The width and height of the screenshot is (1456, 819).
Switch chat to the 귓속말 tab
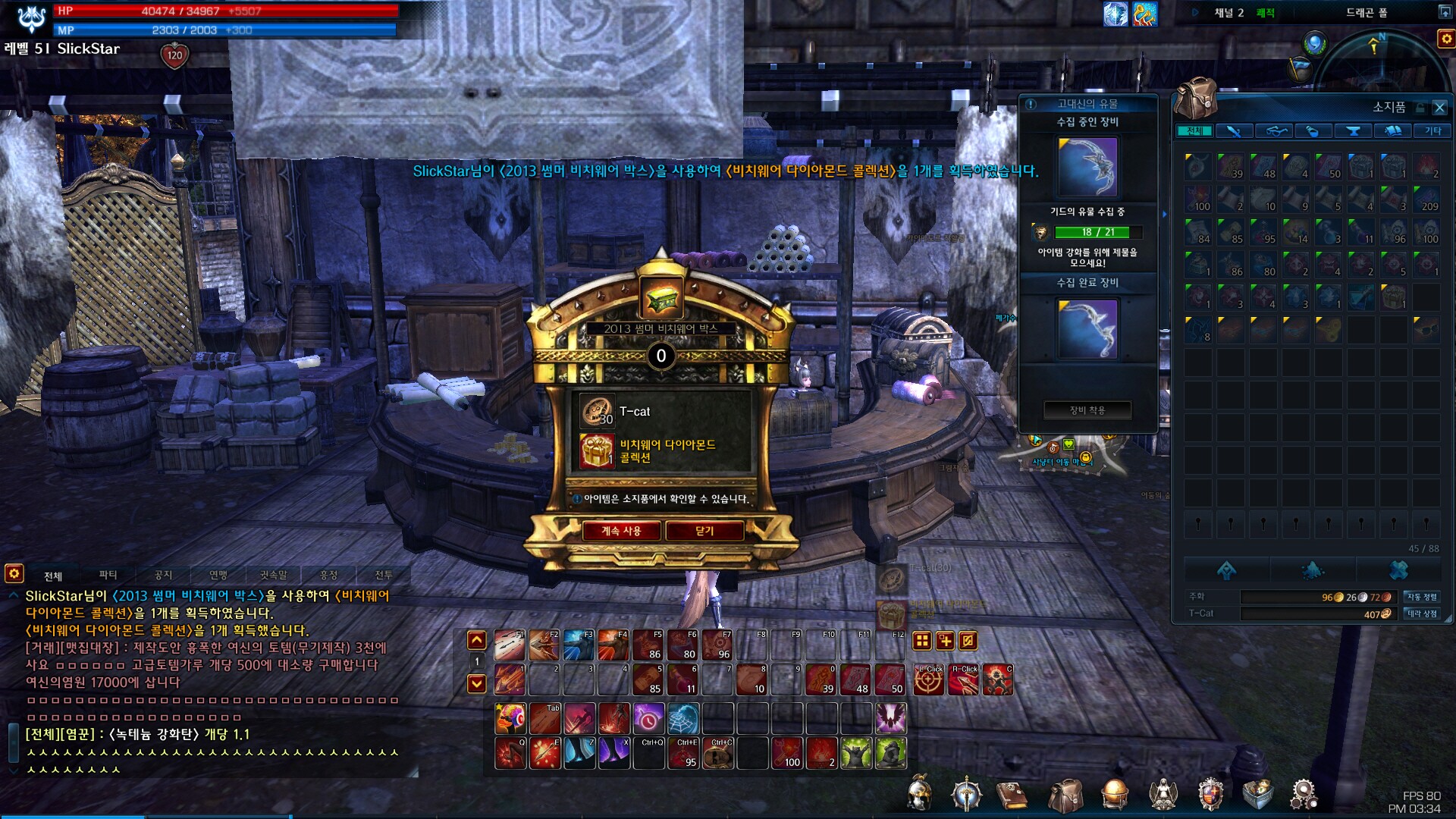pyautogui.click(x=273, y=576)
